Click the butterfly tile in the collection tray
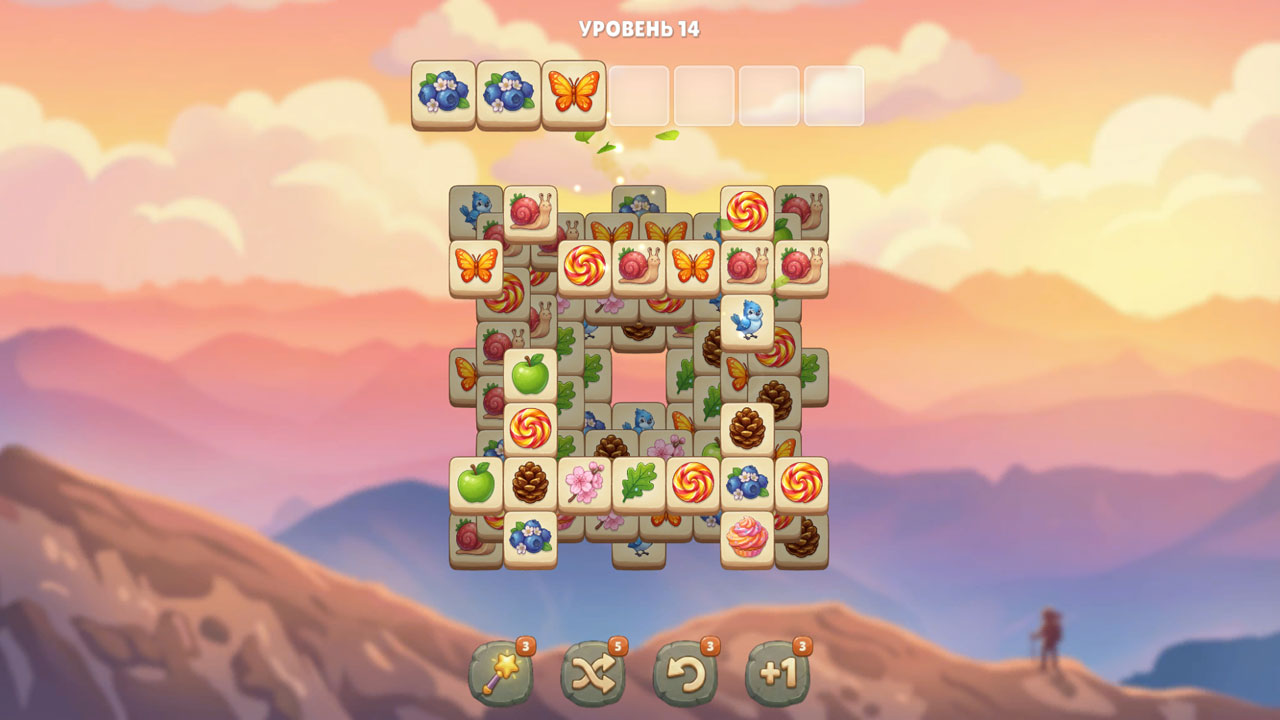 (573, 94)
